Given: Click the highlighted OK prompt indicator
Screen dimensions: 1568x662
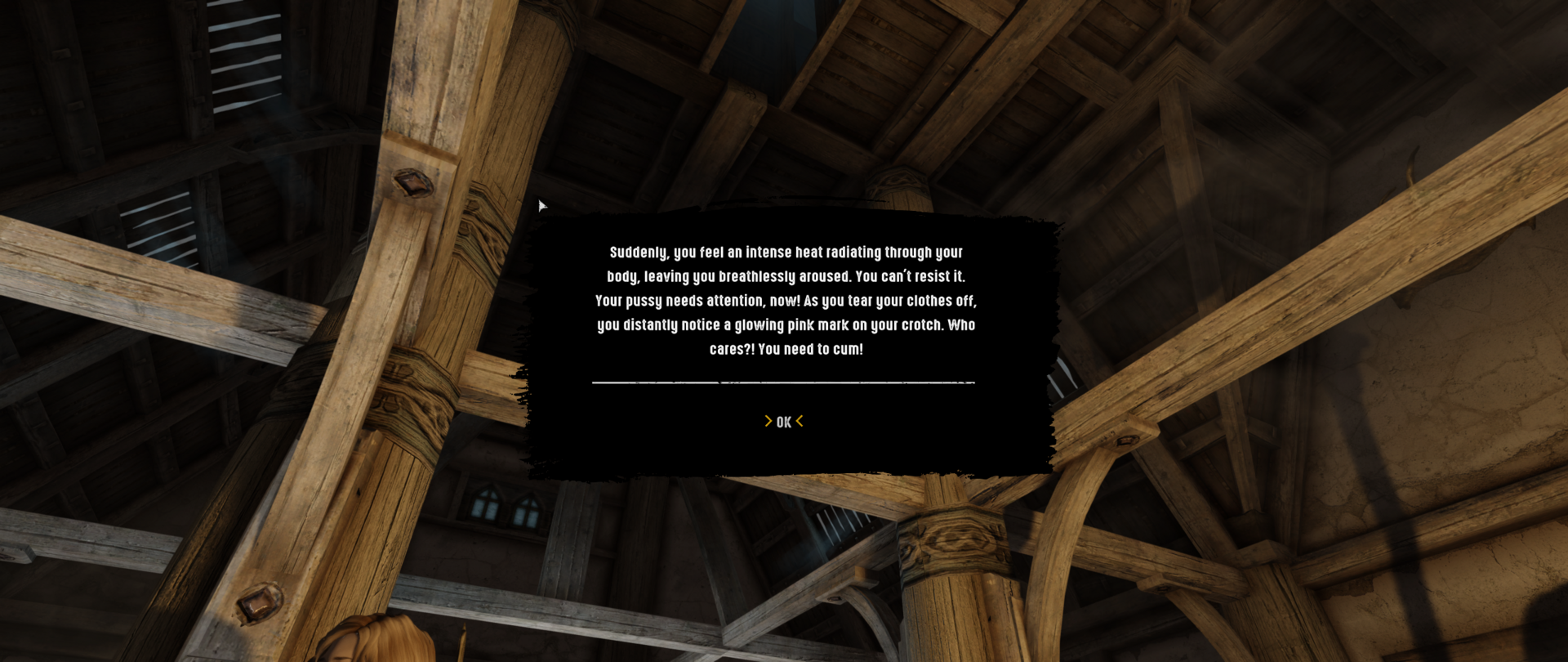Looking at the screenshot, I should point(783,421).
